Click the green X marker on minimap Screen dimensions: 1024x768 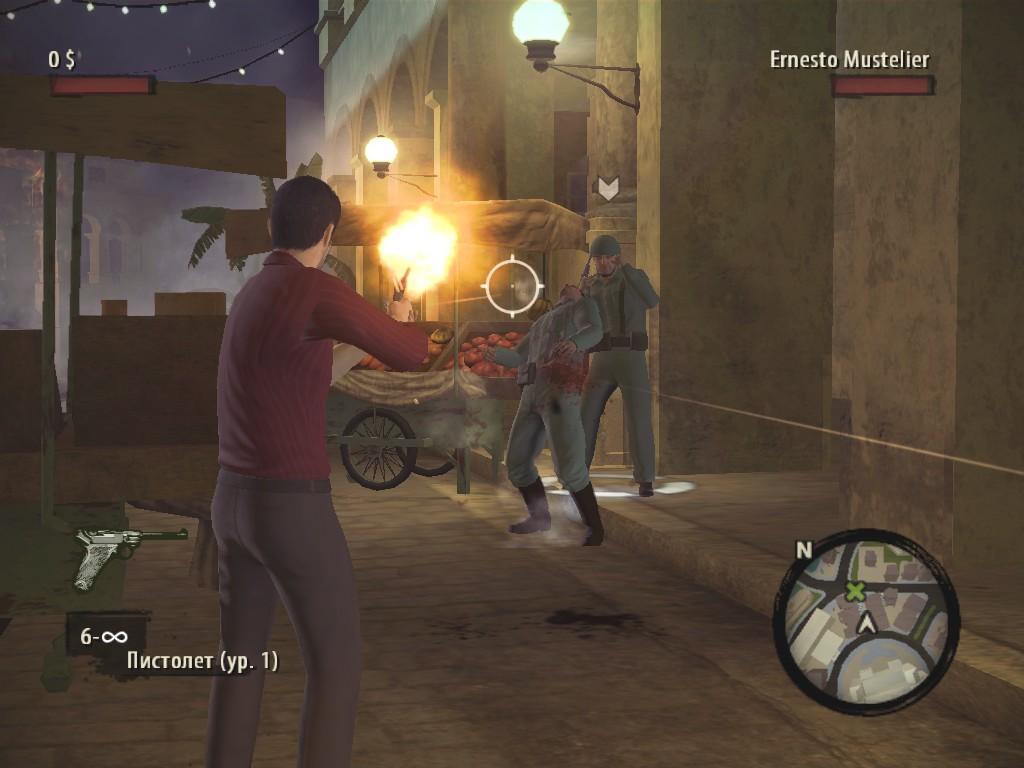point(855,591)
